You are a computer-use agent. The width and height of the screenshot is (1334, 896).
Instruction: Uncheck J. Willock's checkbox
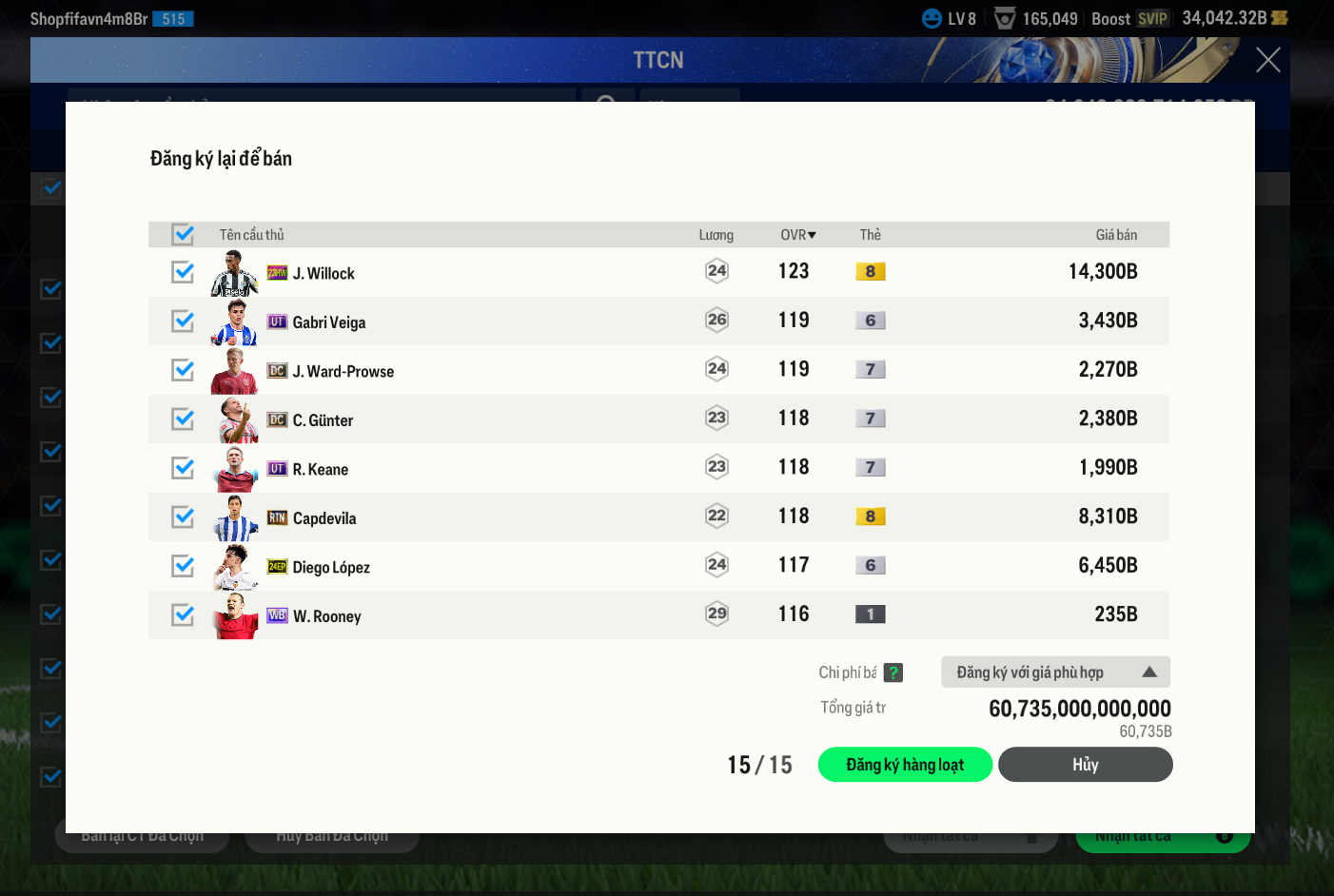click(183, 272)
